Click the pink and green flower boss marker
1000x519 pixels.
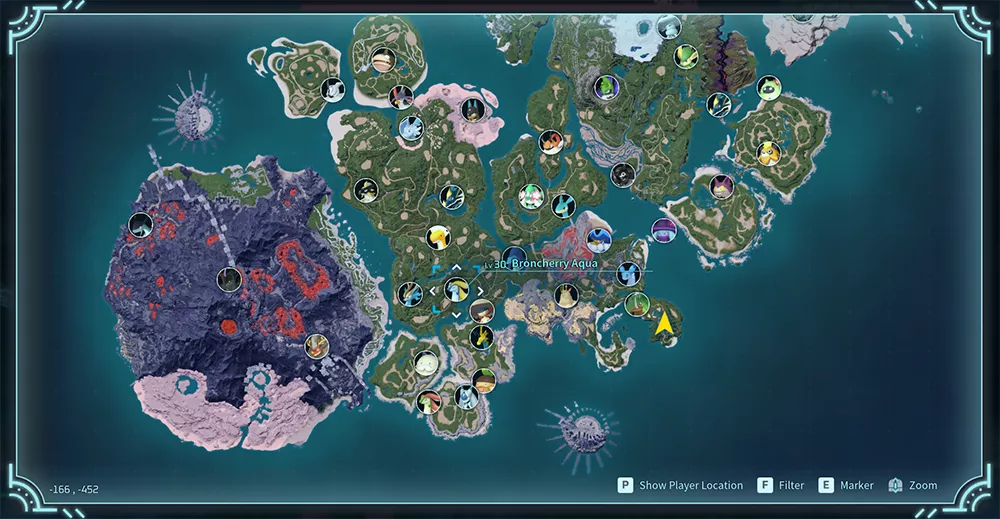(x=532, y=195)
